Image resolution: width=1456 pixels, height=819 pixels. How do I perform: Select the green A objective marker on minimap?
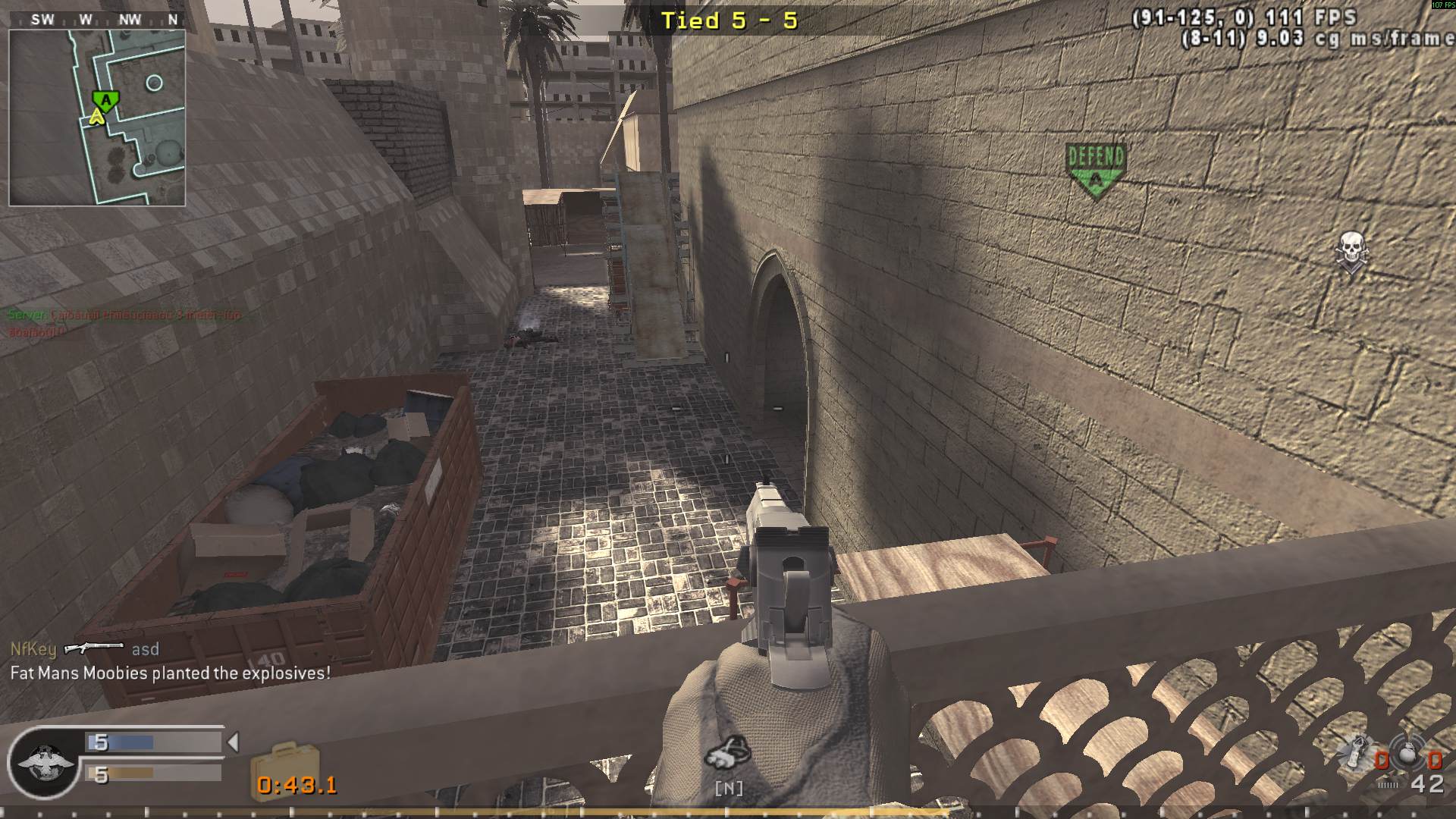tap(106, 100)
